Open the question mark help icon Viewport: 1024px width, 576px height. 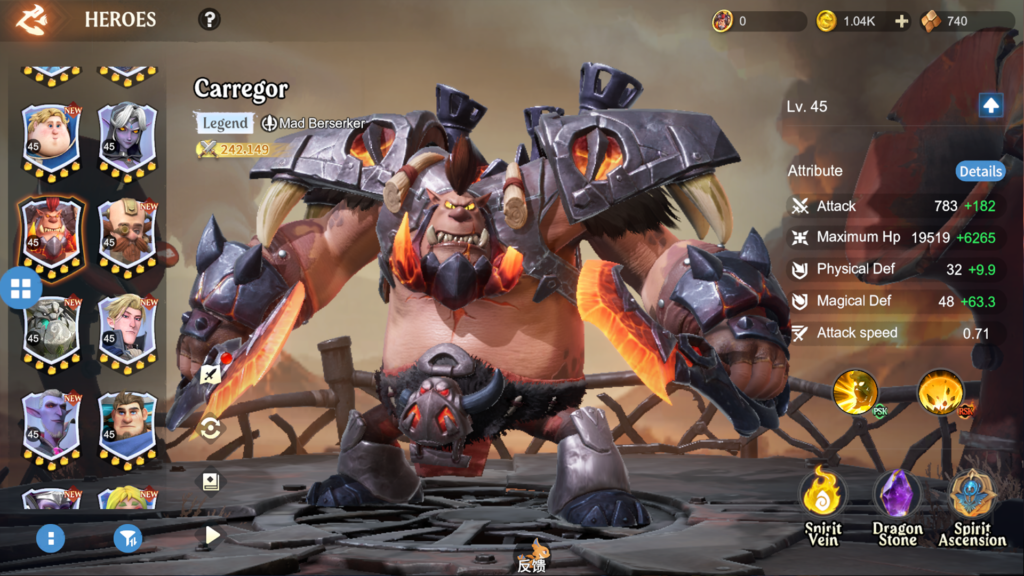point(209,19)
